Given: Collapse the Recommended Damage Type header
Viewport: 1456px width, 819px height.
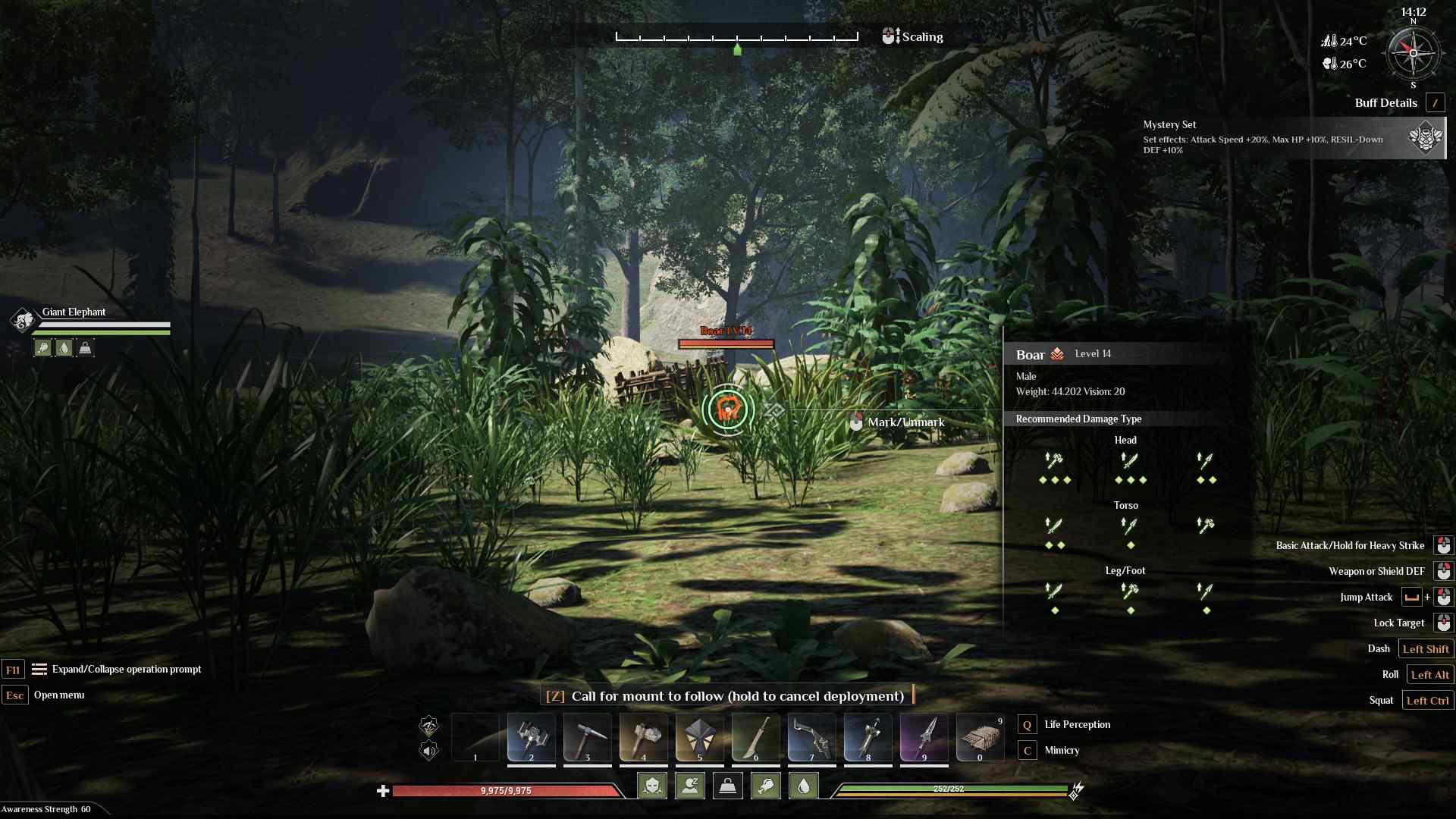Looking at the screenshot, I should tap(1080, 419).
